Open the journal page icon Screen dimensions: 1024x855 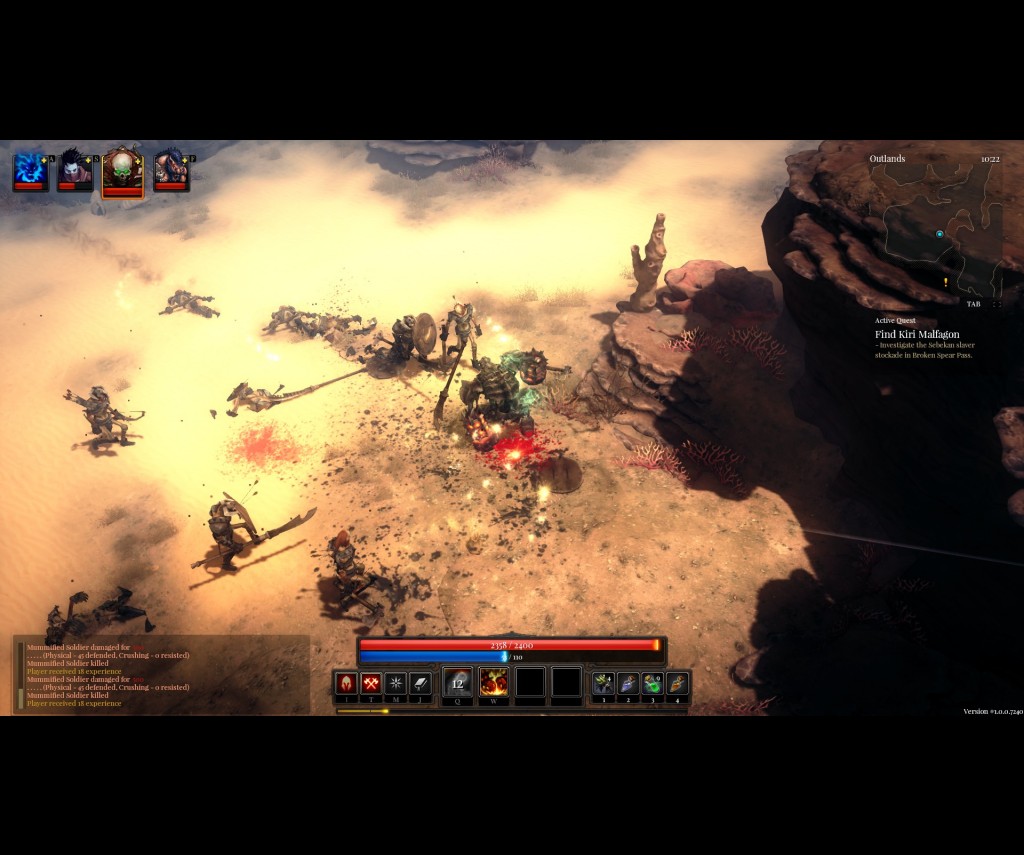coord(421,683)
